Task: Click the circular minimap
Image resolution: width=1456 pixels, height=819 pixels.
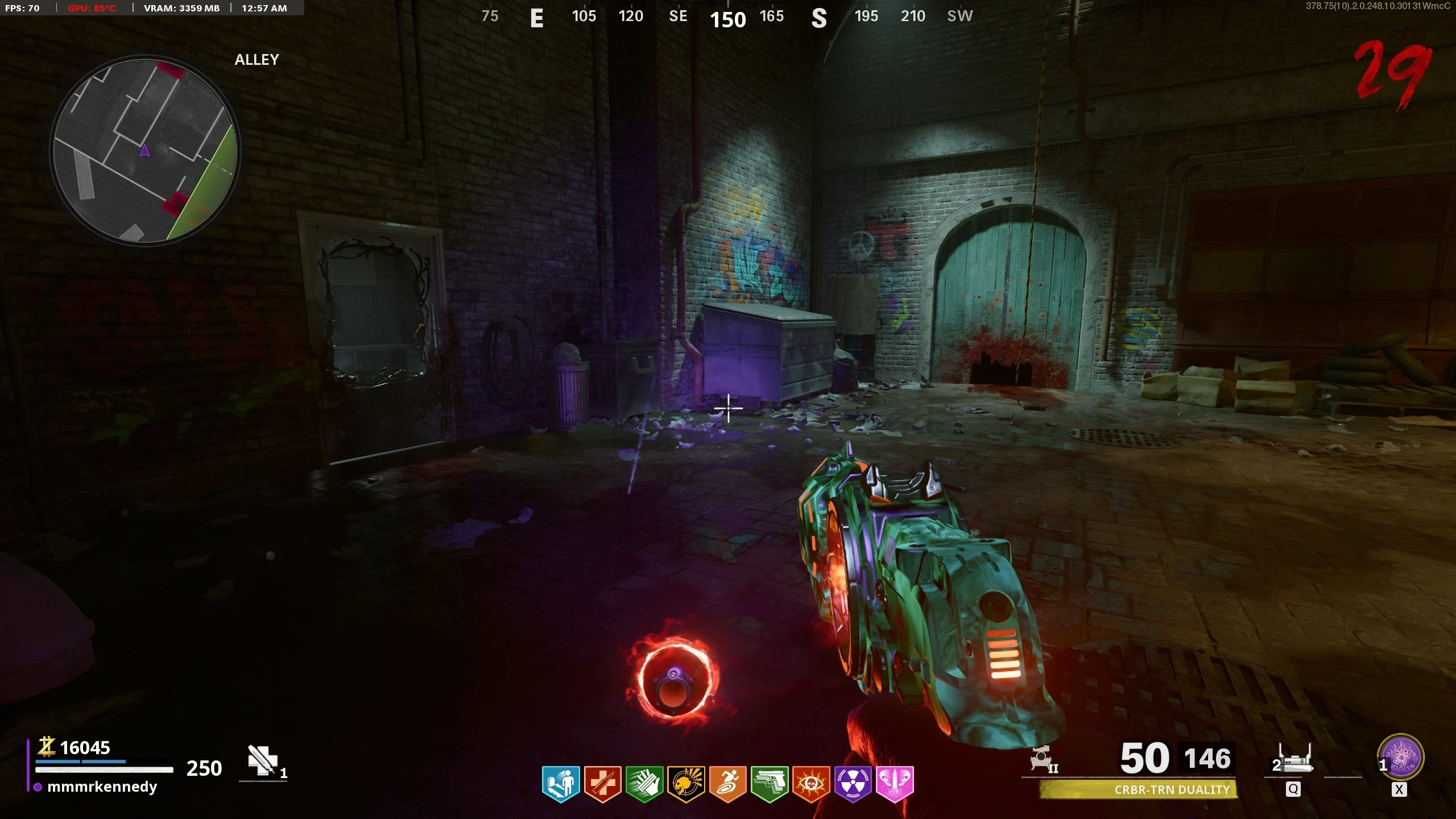Action: coord(145,151)
